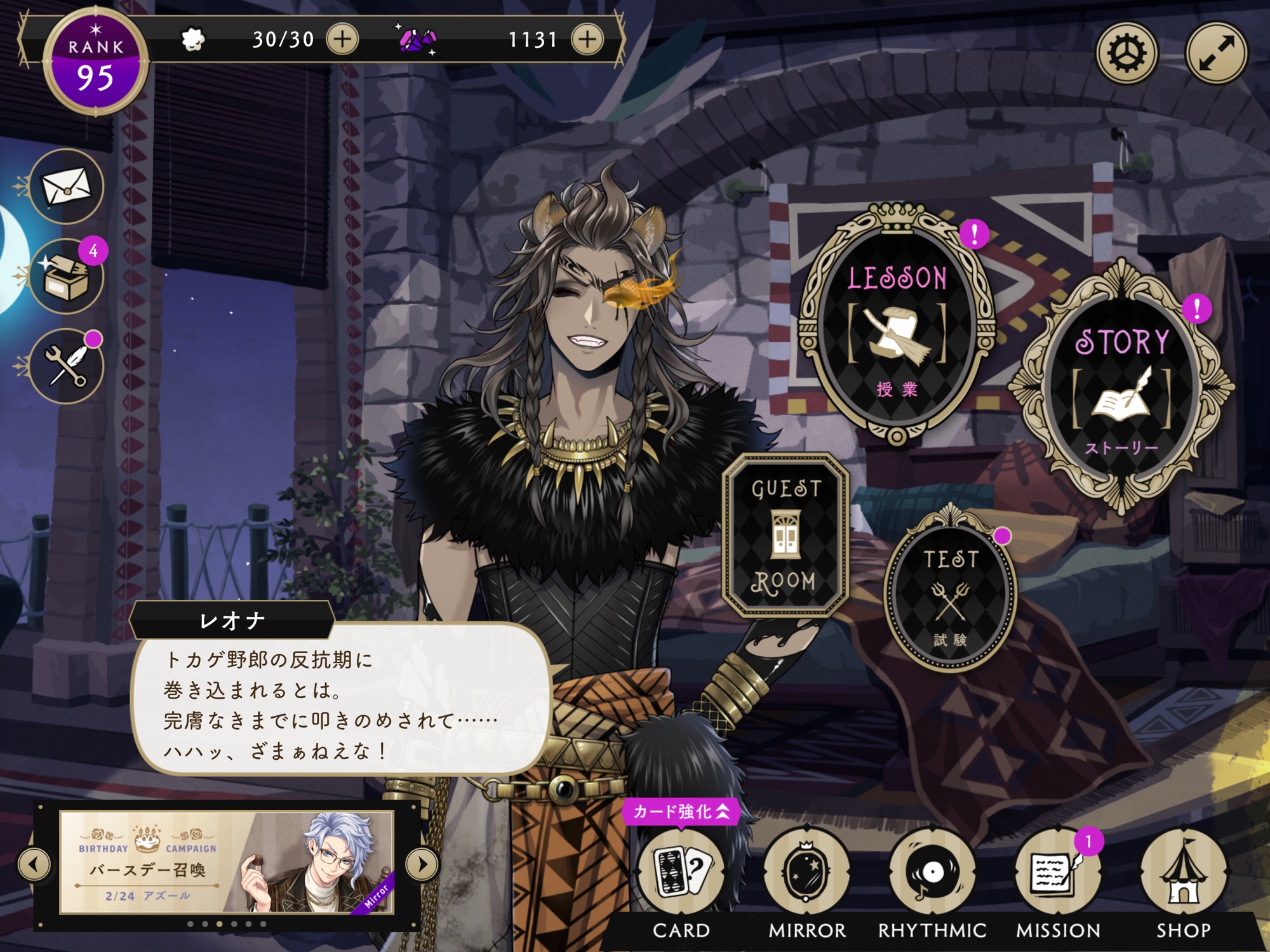Open the Birthday Campaign summon banner
Viewport: 1270px width, 952px height.
coord(227,863)
